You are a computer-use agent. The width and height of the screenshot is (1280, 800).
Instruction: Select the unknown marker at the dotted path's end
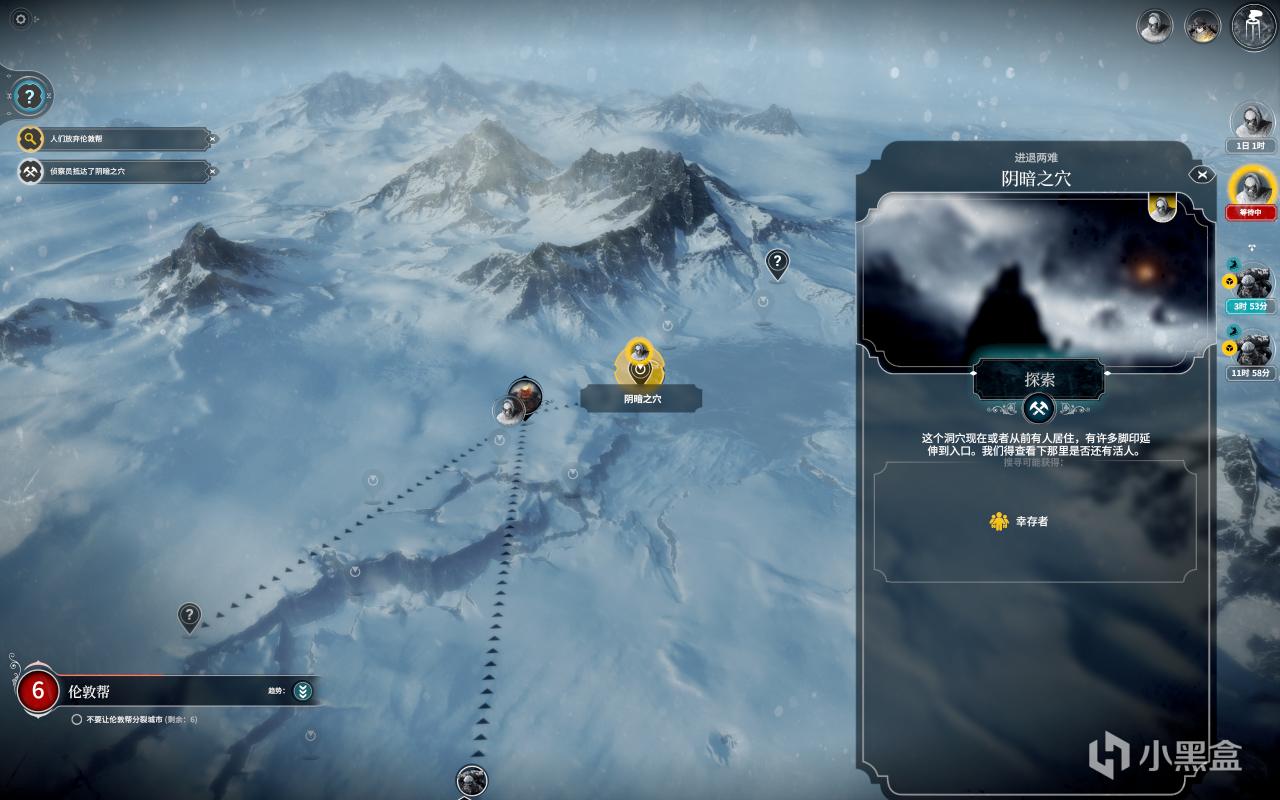(x=189, y=616)
